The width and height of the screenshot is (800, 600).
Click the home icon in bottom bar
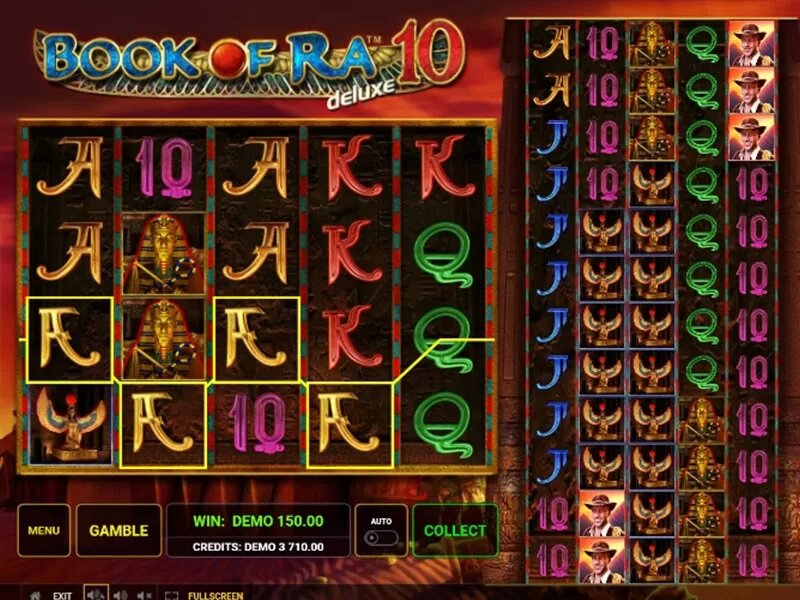pos(35,595)
